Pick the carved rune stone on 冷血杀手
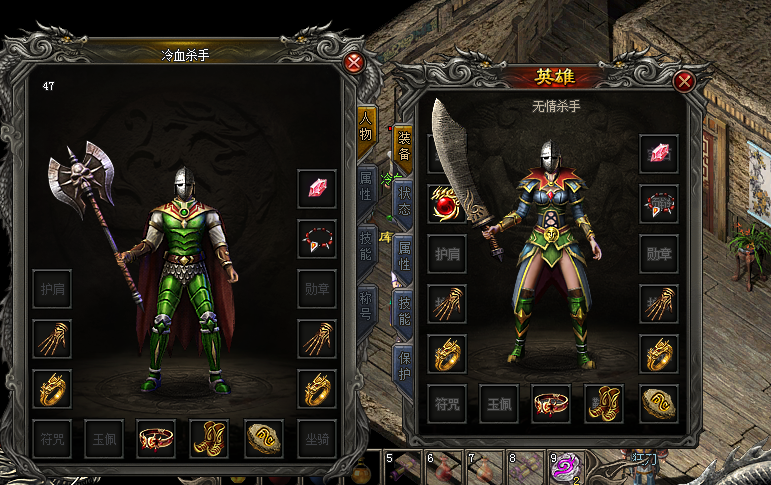The image size is (771, 485). tap(263, 438)
